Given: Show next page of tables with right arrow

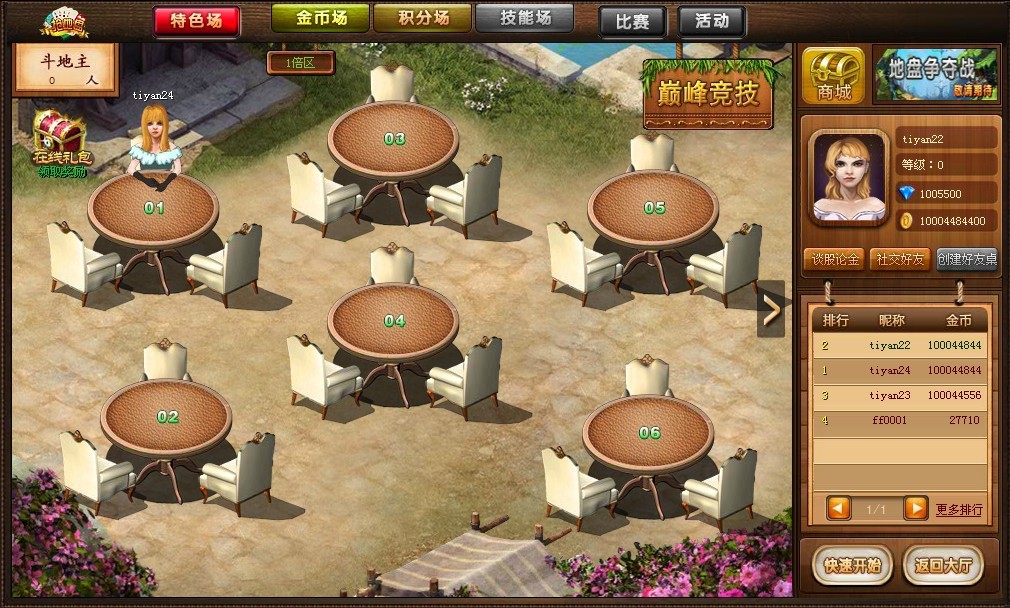Looking at the screenshot, I should tap(771, 311).
